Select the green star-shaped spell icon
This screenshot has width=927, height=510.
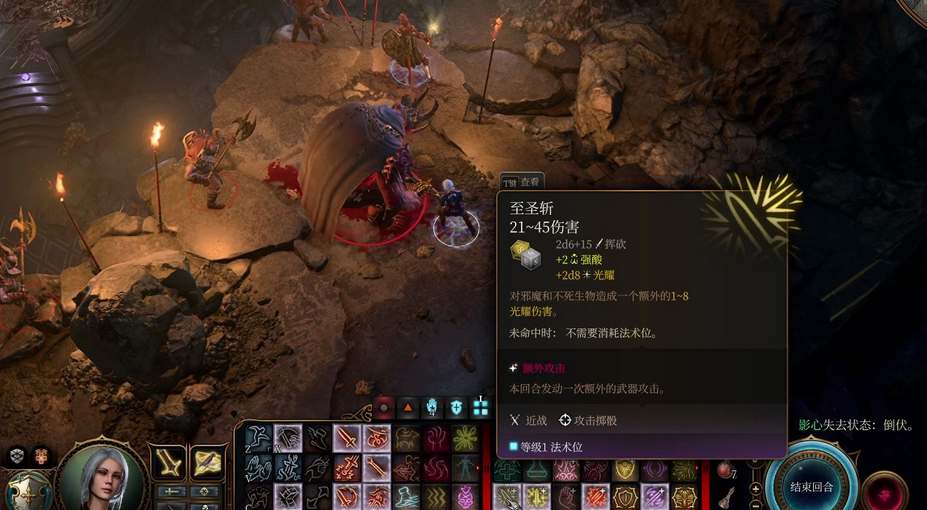[x=464, y=438]
